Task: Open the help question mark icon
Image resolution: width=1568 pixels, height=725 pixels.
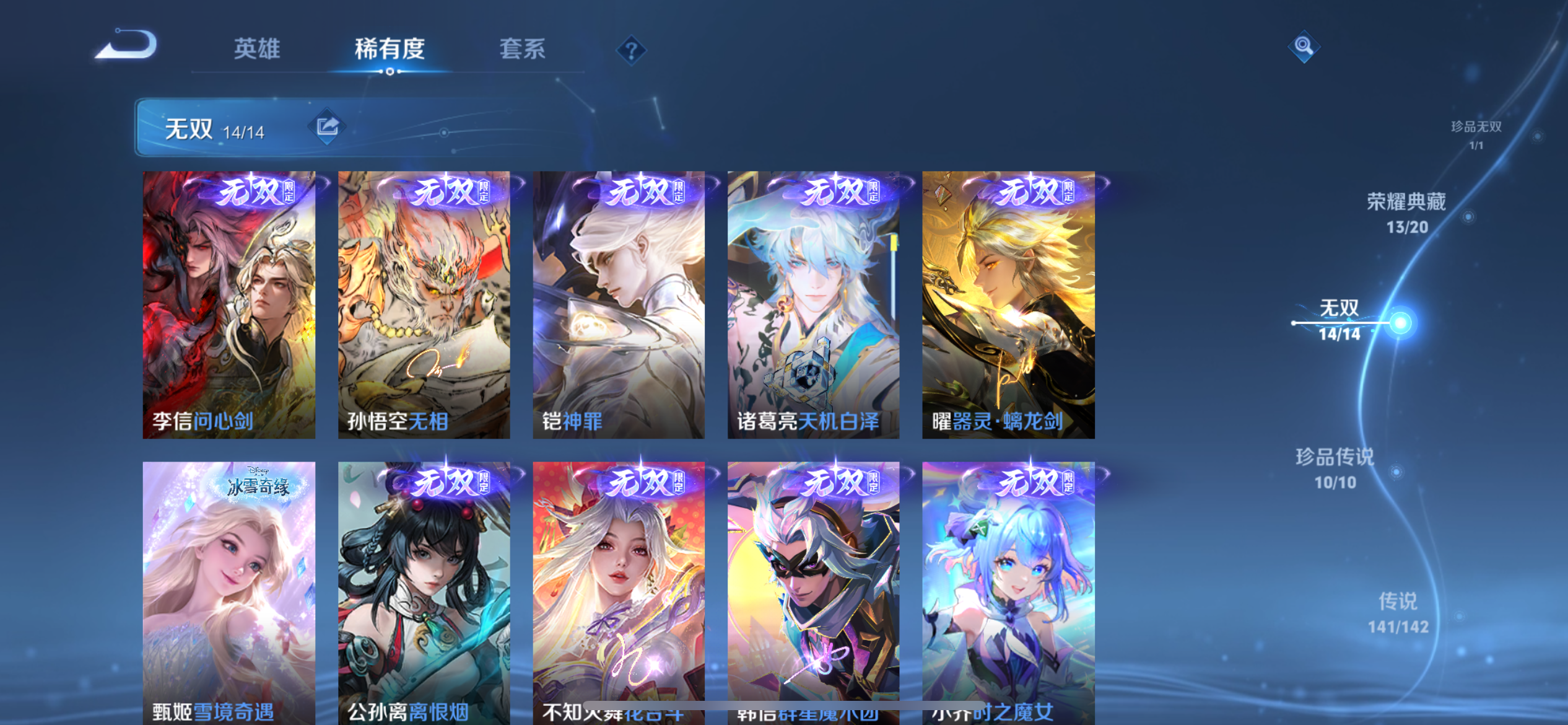Action: click(x=630, y=51)
